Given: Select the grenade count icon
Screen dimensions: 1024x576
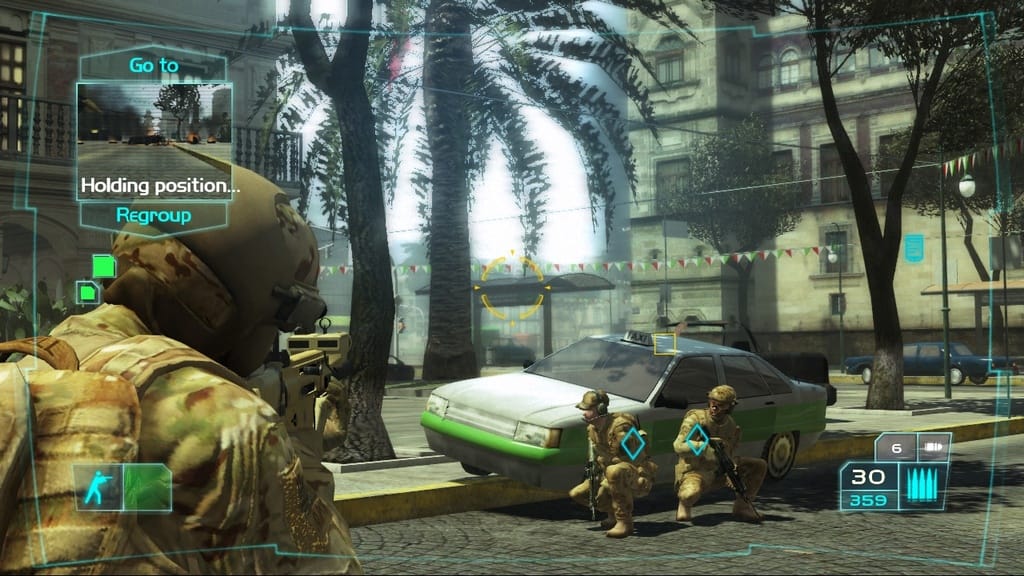Looking at the screenshot, I should (935, 448).
